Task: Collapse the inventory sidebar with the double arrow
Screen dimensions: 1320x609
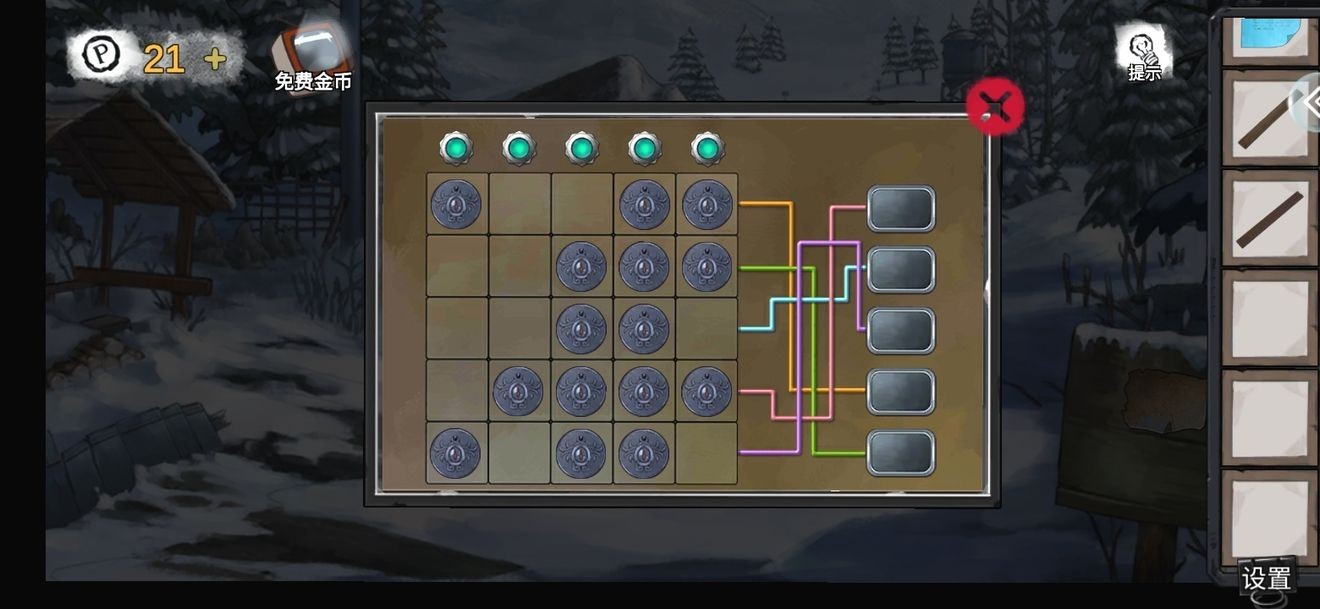Action: pos(1309,102)
